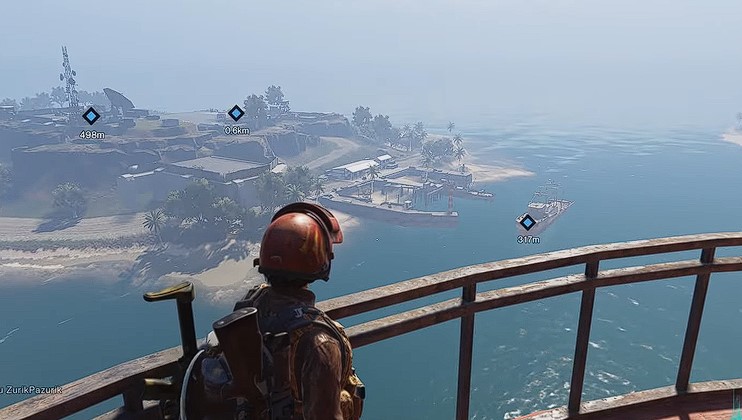Viewport: 742px width, 420px height.
Task: Choose the 317m waypoint diamond near the ship
Action: [527, 222]
